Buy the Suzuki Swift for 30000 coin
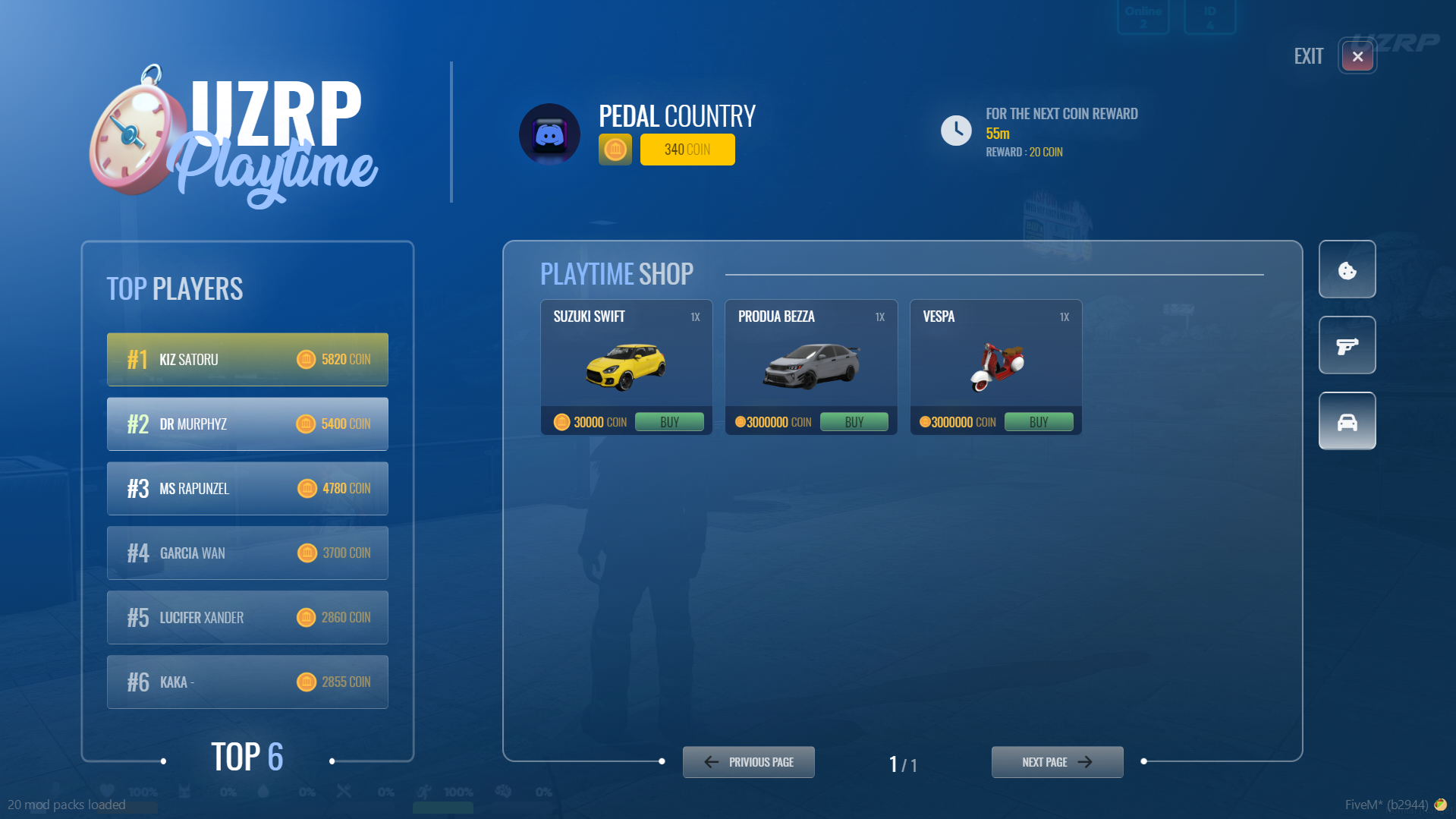 coord(668,422)
